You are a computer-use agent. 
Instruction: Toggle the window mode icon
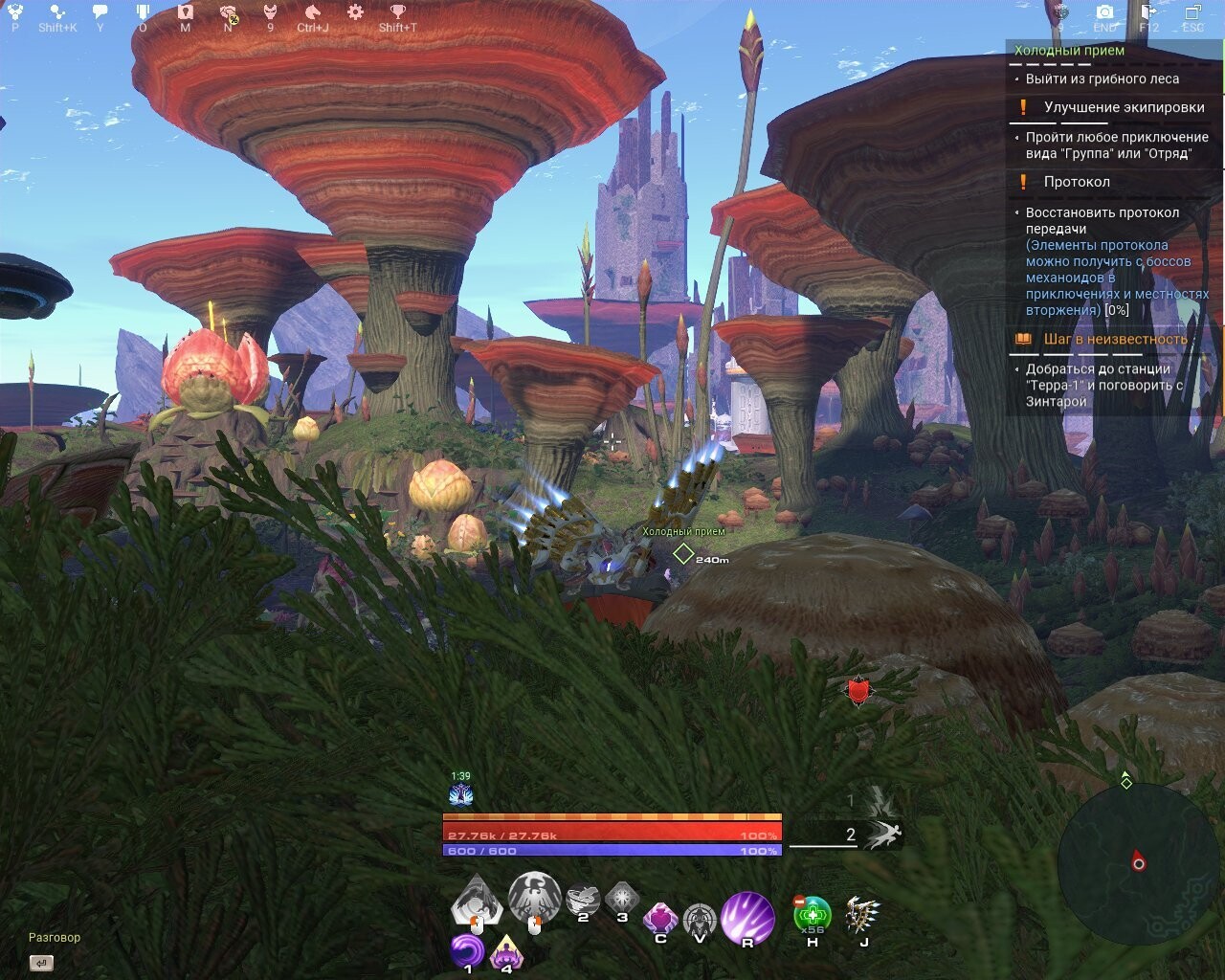pos(1192,12)
